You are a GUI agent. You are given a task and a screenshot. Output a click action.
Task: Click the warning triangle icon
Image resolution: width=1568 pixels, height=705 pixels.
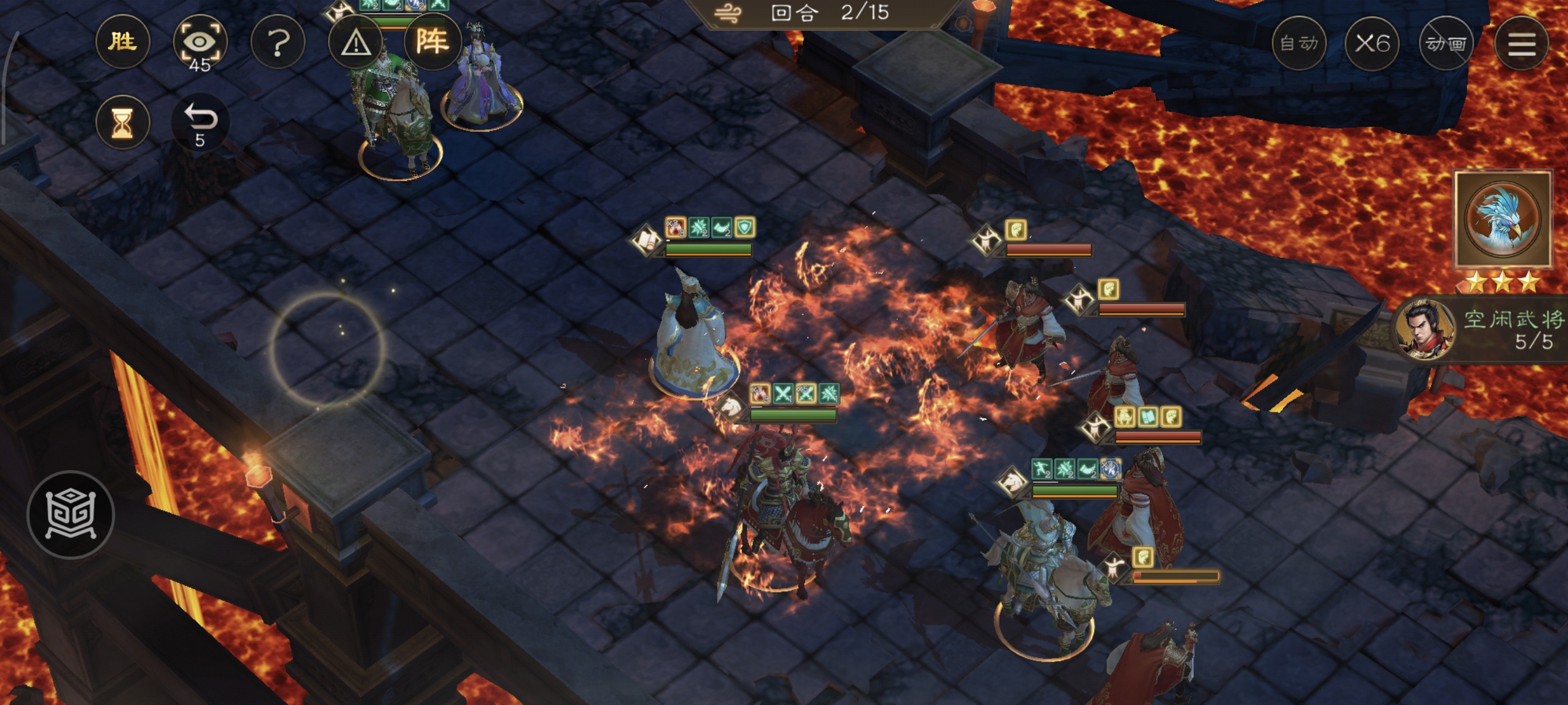(x=355, y=43)
